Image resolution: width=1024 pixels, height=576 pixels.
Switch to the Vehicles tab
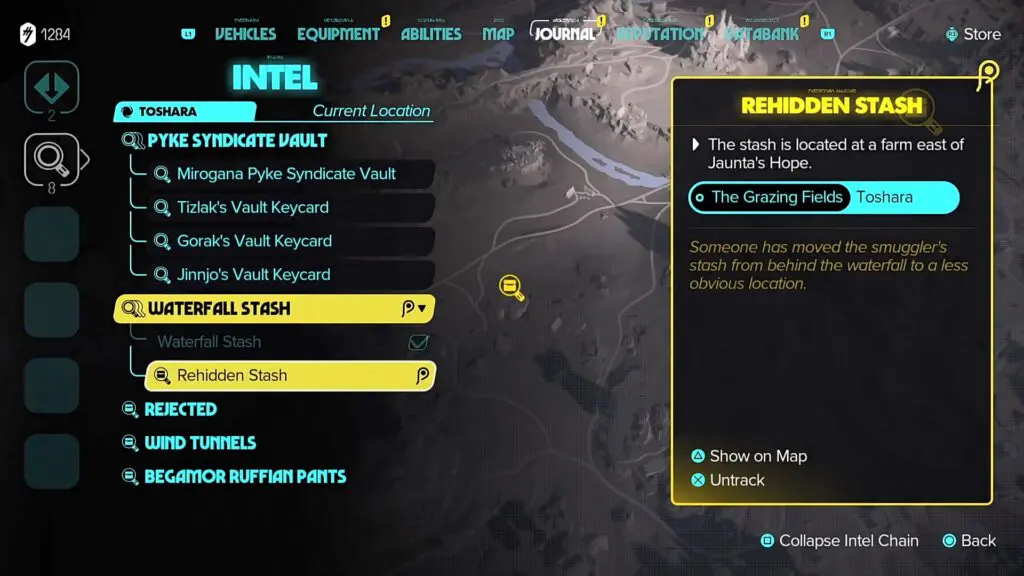(x=245, y=34)
